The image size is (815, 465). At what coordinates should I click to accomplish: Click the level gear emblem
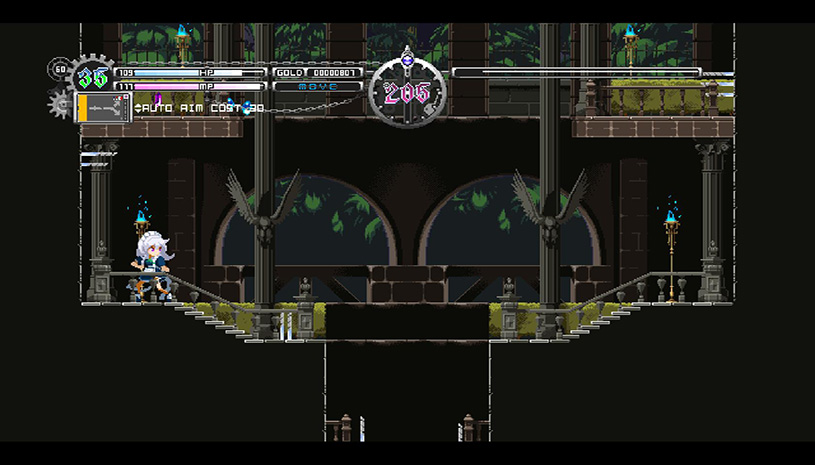tap(93, 76)
